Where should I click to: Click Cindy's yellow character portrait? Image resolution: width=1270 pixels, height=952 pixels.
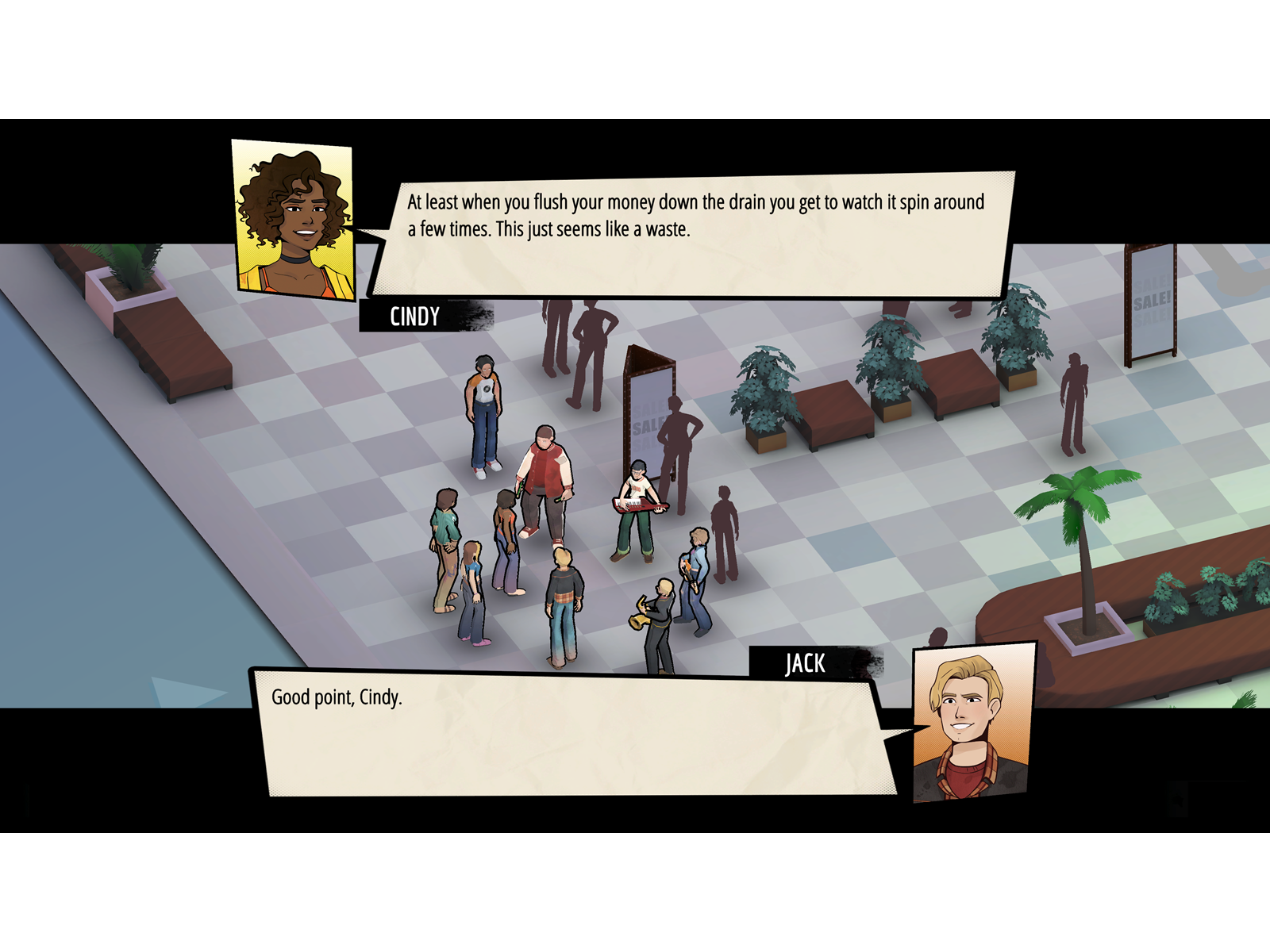290,218
